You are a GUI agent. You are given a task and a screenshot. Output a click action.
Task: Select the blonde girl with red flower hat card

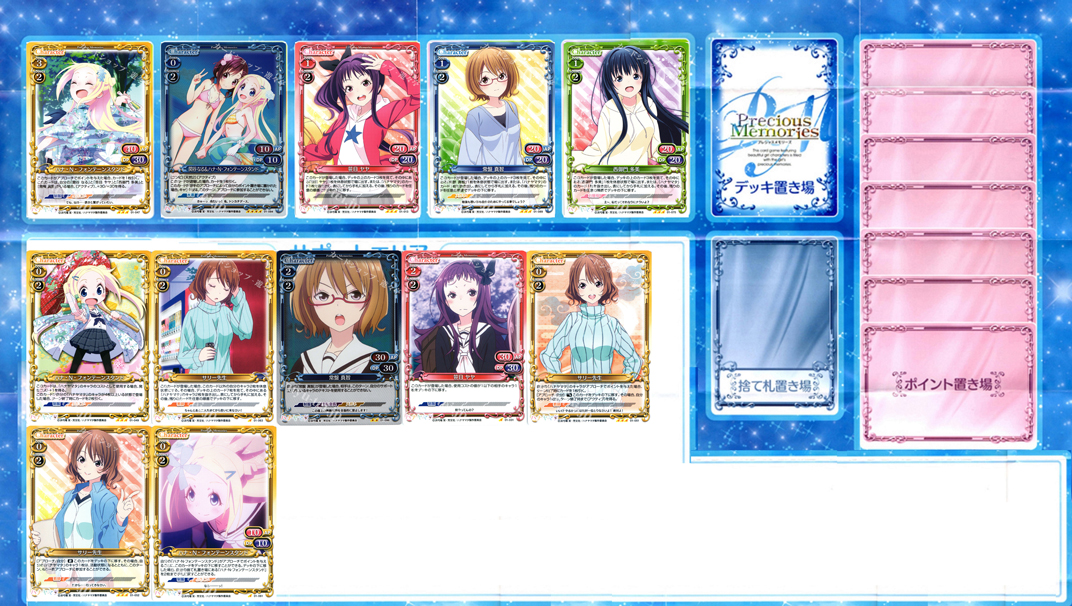click(x=88, y=338)
